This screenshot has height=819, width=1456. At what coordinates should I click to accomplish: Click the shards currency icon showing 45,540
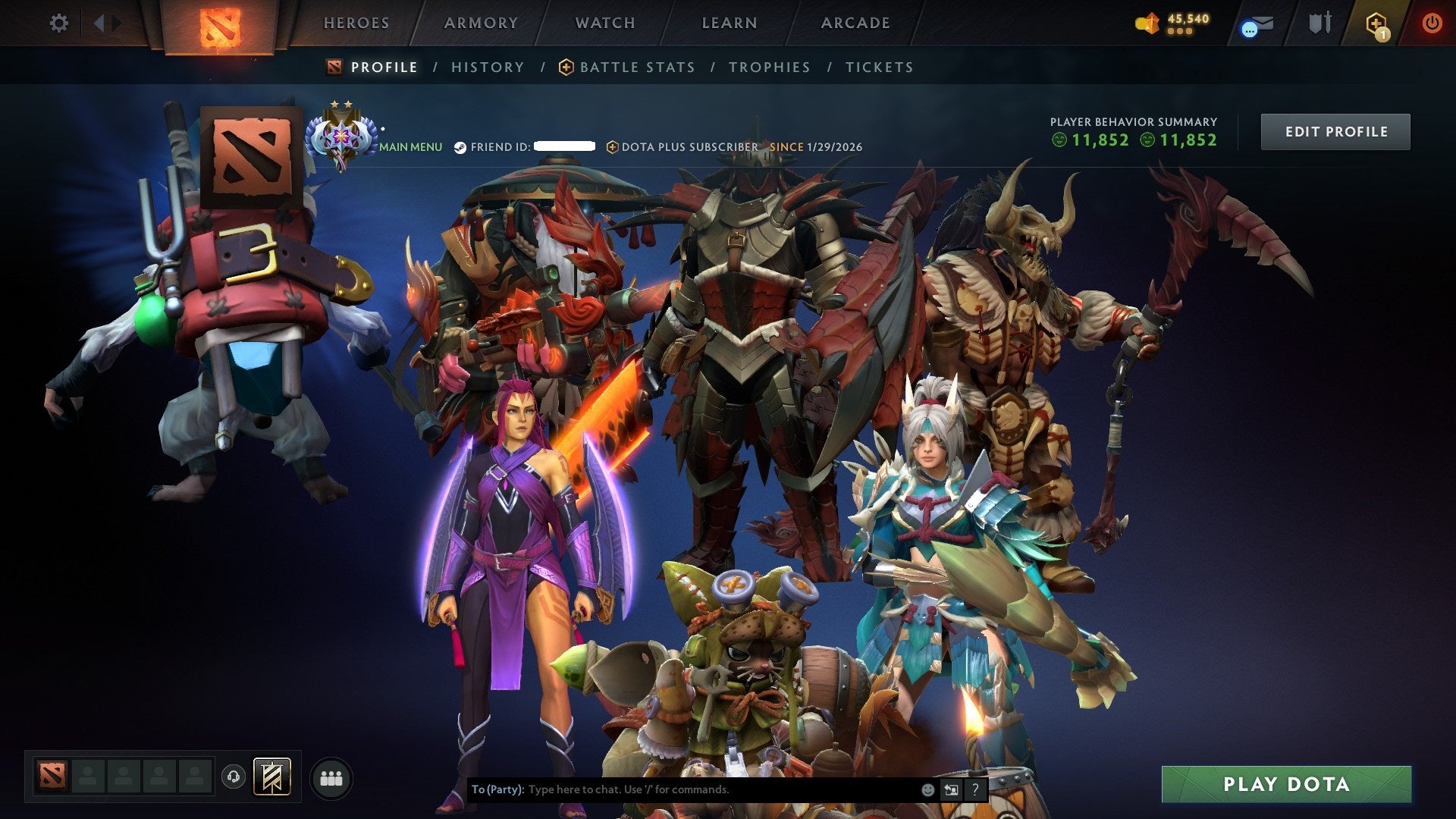click(1147, 23)
